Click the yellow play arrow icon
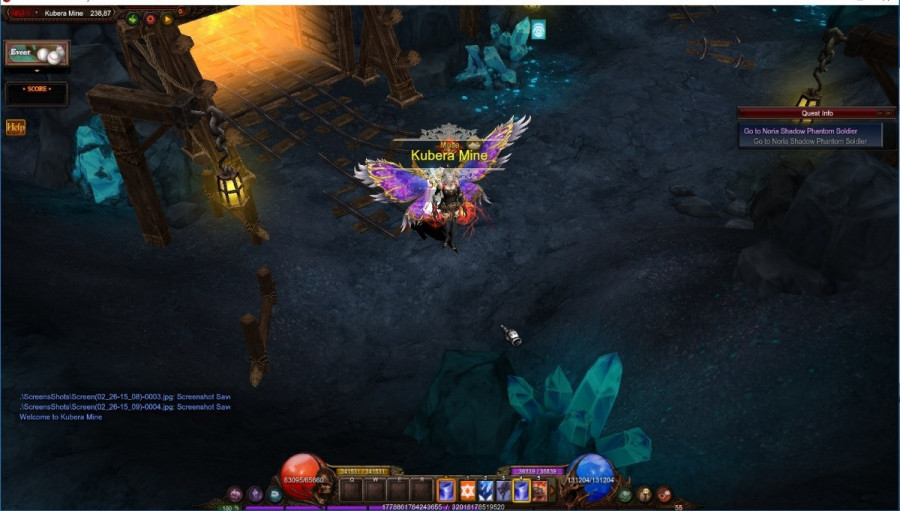 point(167,18)
